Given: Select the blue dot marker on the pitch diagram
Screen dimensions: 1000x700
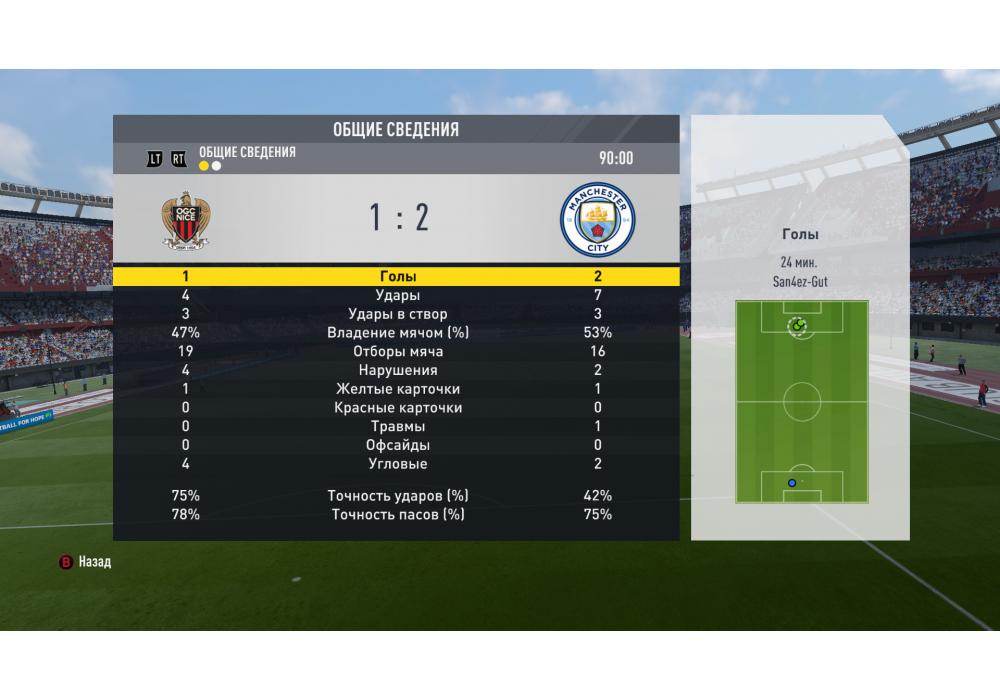Looking at the screenshot, I should [792, 483].
